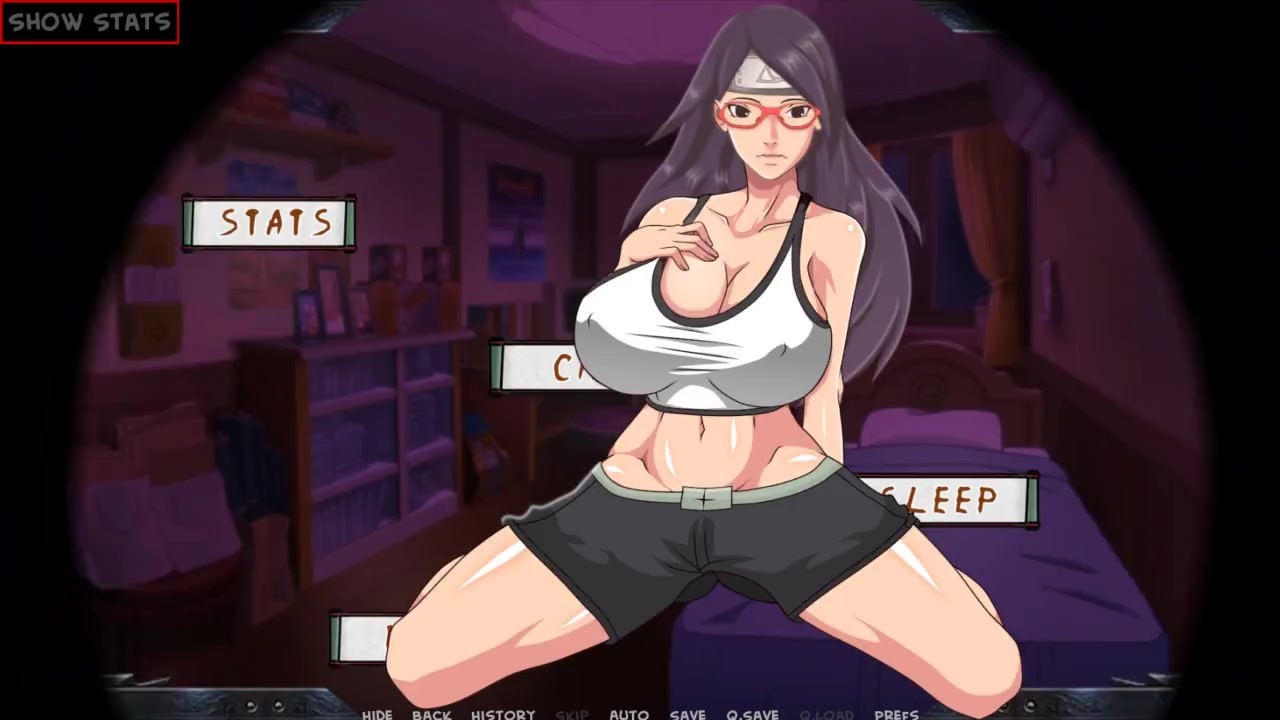
Task: Open the SAVE screen
Action: [686, 714]
